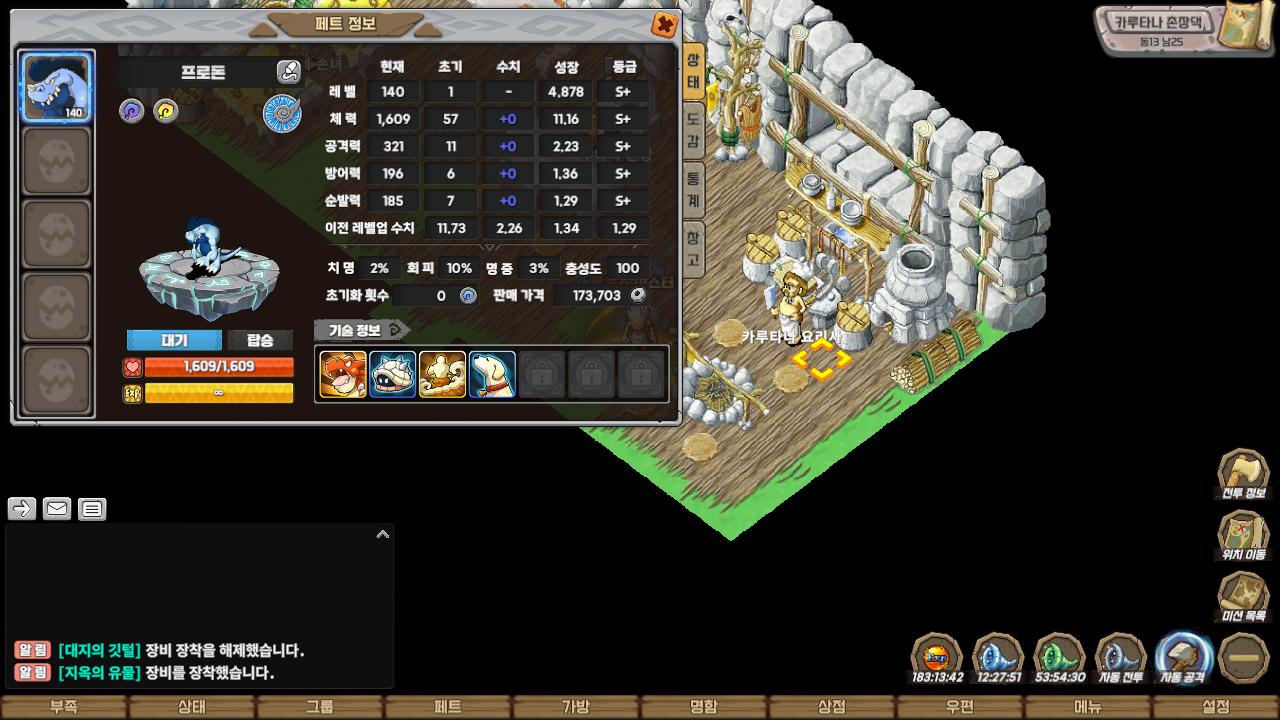Expand the 기술 정보 skill info
The height and width of the screenshot is (720, 1280).
point(360,330)
